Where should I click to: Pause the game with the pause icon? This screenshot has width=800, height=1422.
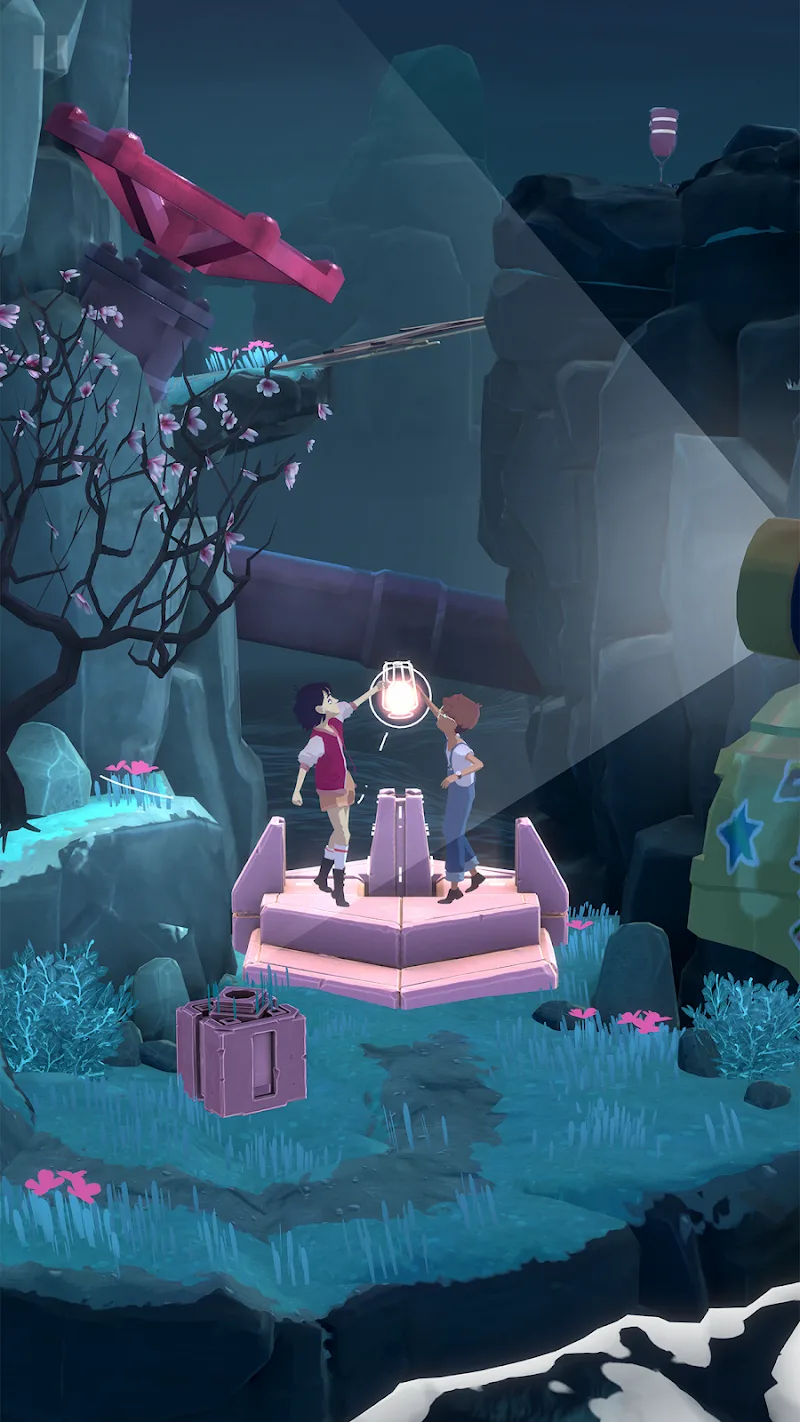coord(47,50)
